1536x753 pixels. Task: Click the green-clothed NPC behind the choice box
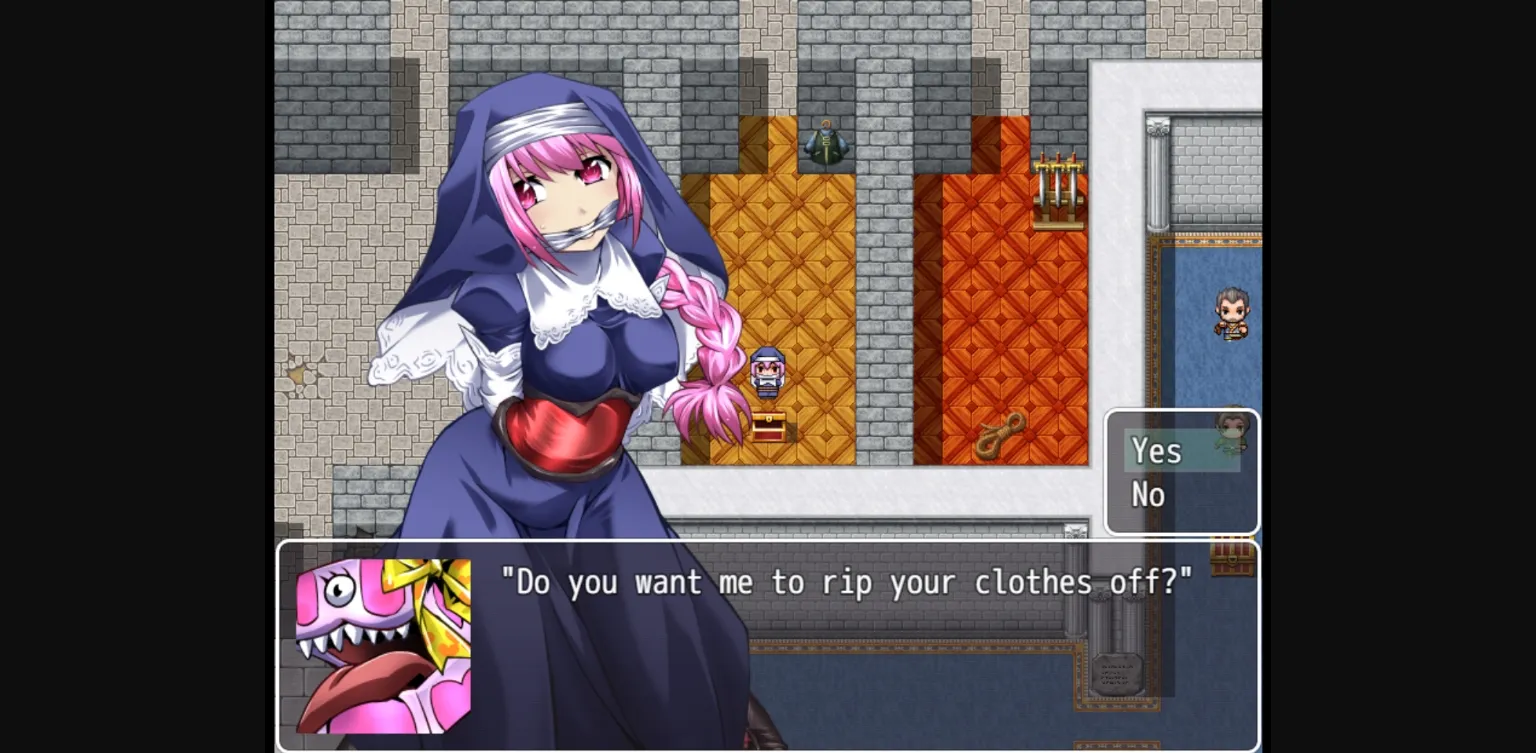coord(1230,430)
